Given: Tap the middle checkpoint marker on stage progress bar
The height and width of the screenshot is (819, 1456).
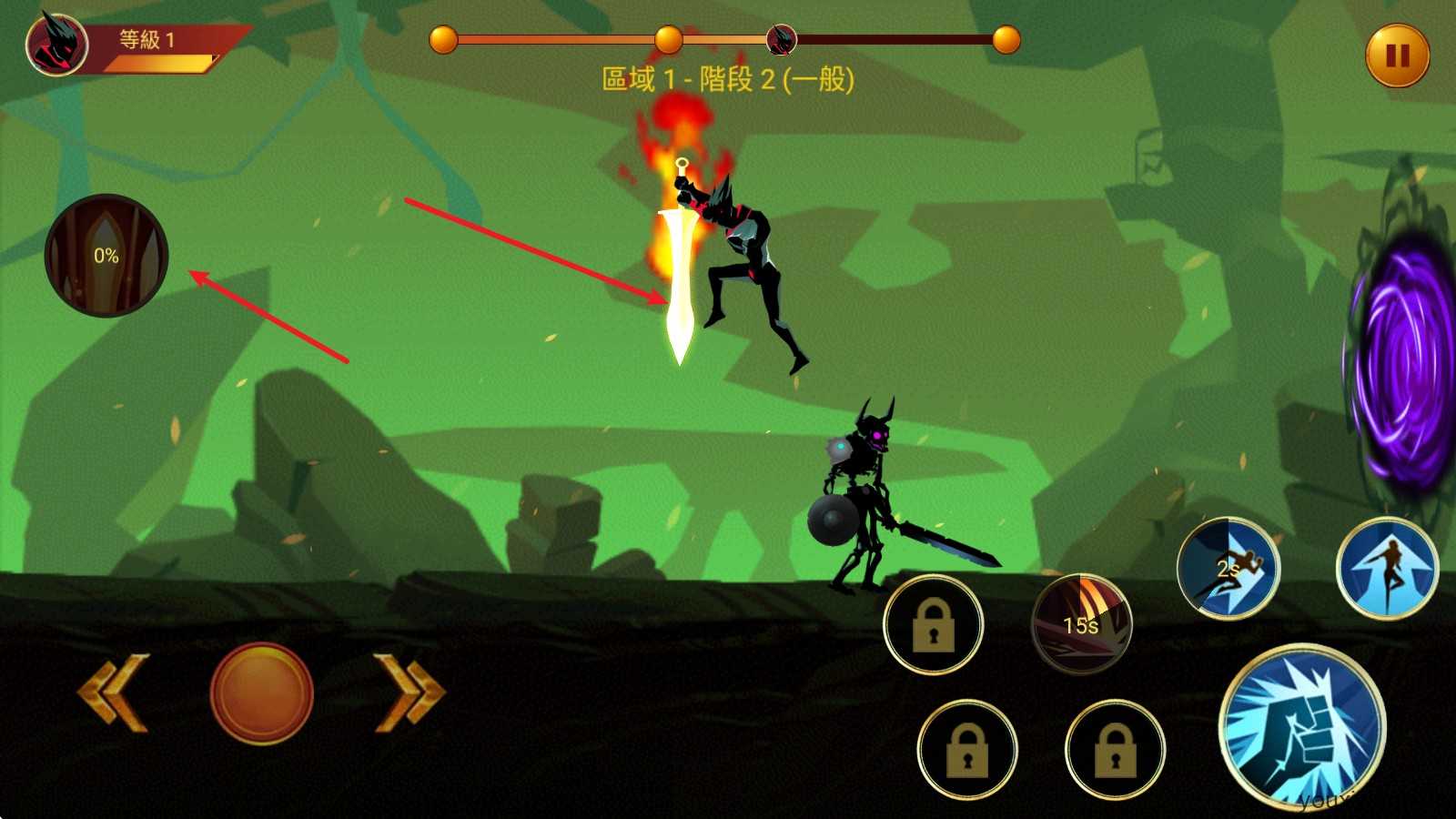Looking at the screenshot, I should [x=671, y=39].
